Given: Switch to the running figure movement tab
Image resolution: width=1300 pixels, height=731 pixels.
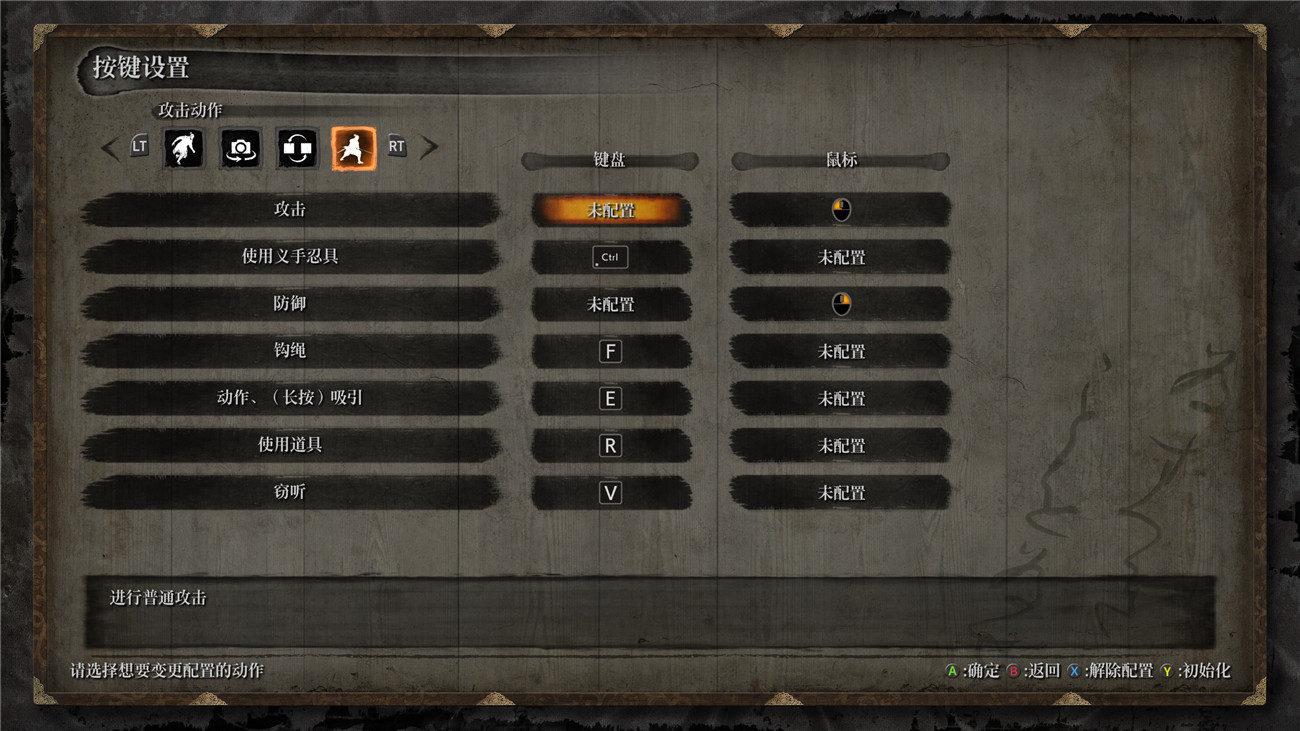Looking at the screenshot, I should click(x=184, y=148).
